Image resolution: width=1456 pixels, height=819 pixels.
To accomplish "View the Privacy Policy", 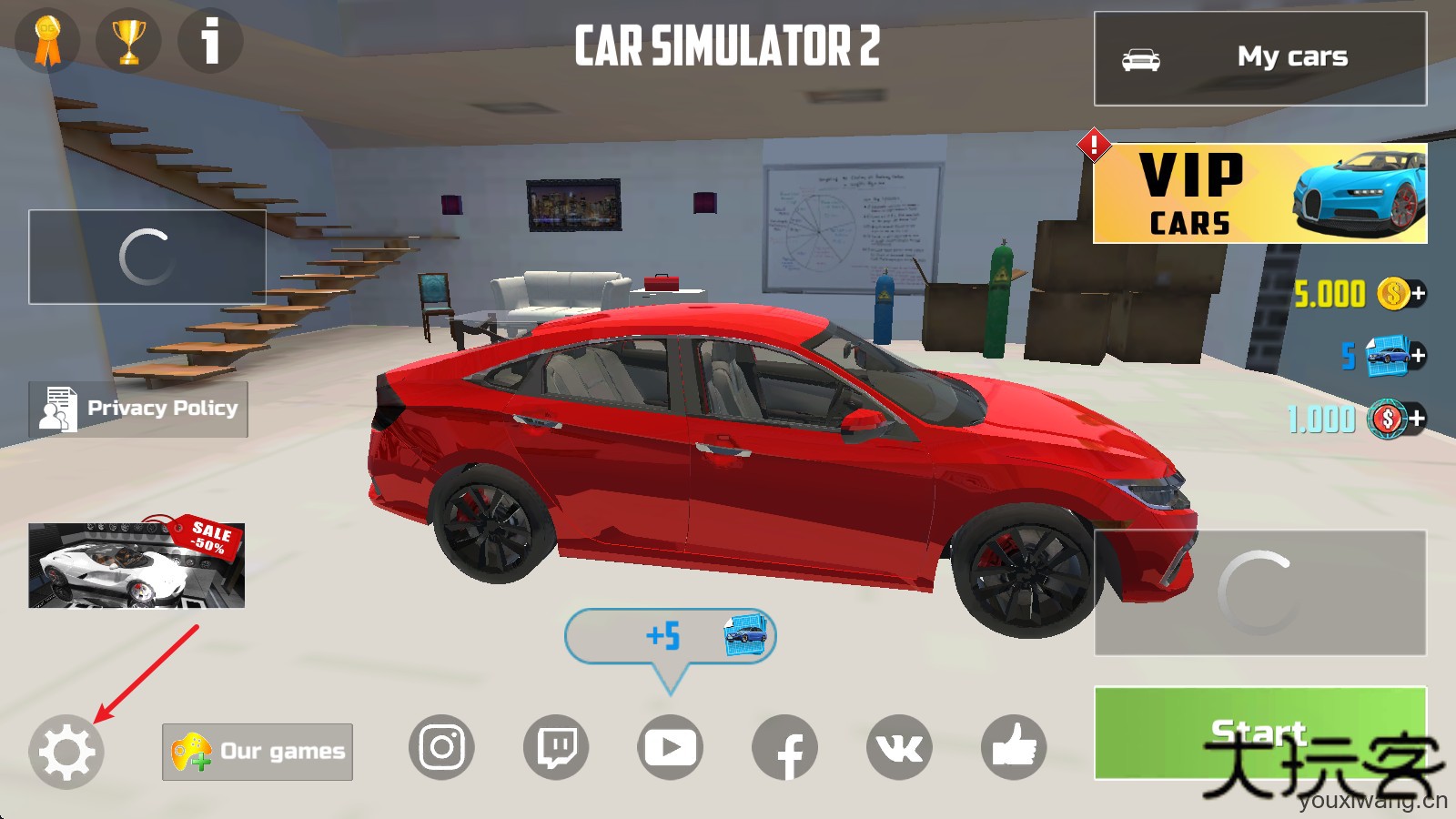I will point(138,409).
